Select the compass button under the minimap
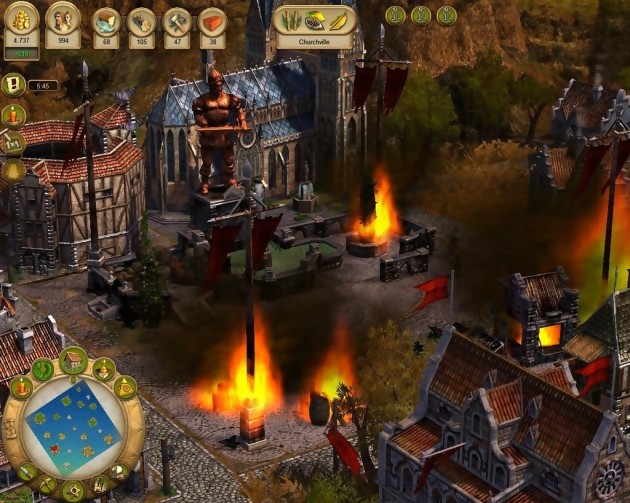Image resolution: width=630 pixels, height=503 pixels. tap(73, 491)
